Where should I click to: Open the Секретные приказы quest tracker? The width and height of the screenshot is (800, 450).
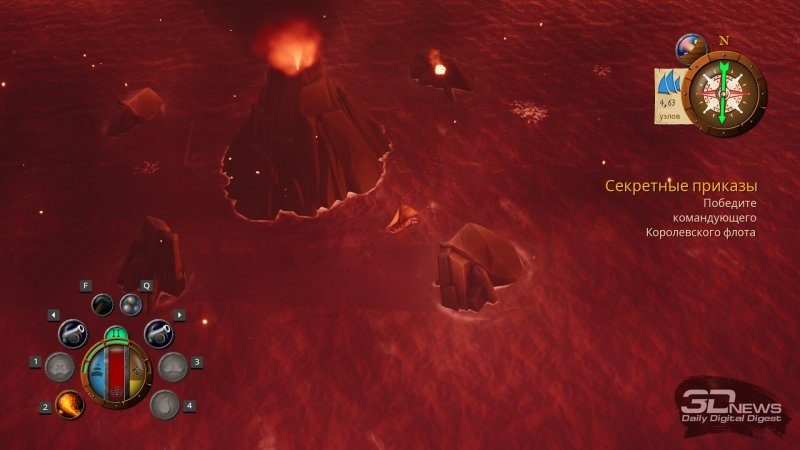point(680,186)
